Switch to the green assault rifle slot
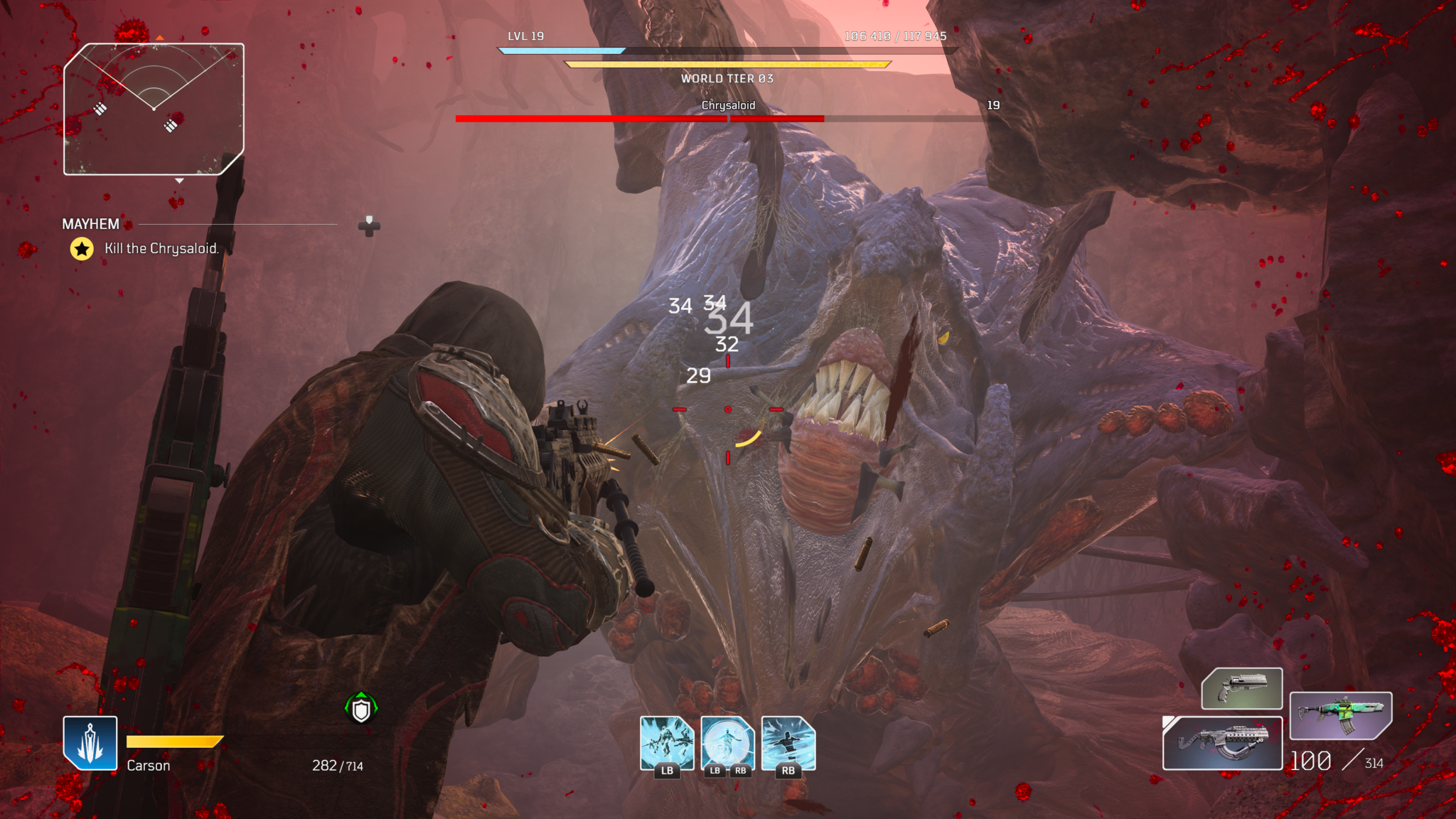The image size is (1456, 819). (1339, 714)
